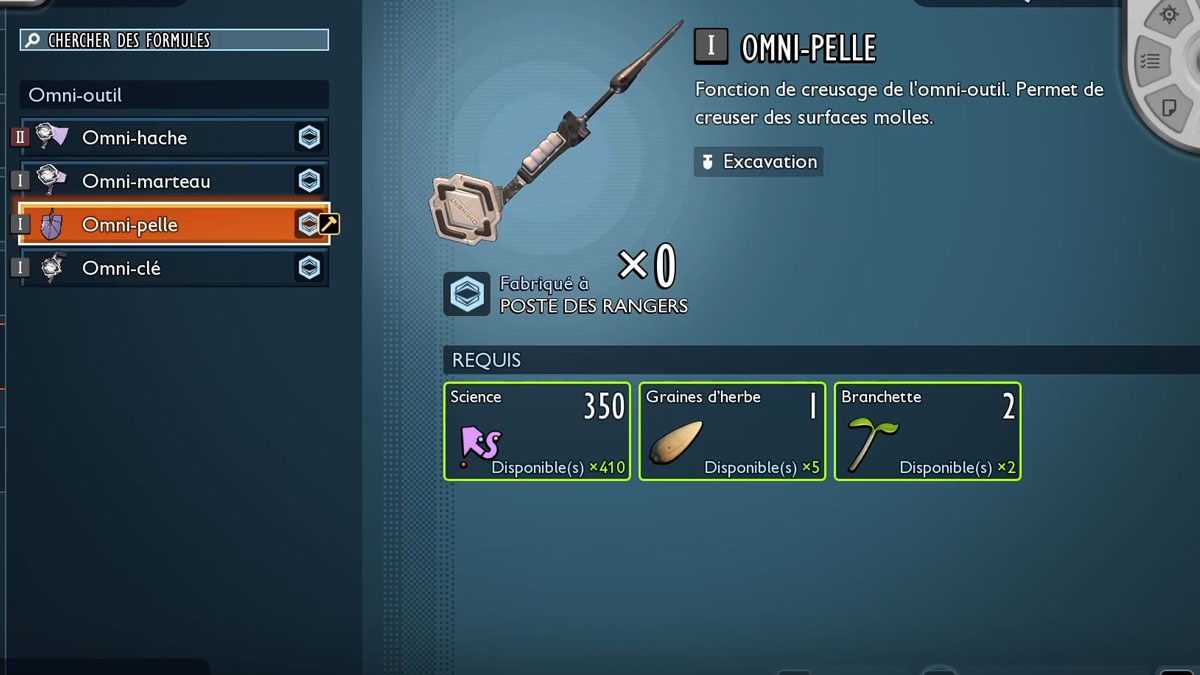Click the Excavation tag
1200x675 pixels.
[x=759, y=162]
